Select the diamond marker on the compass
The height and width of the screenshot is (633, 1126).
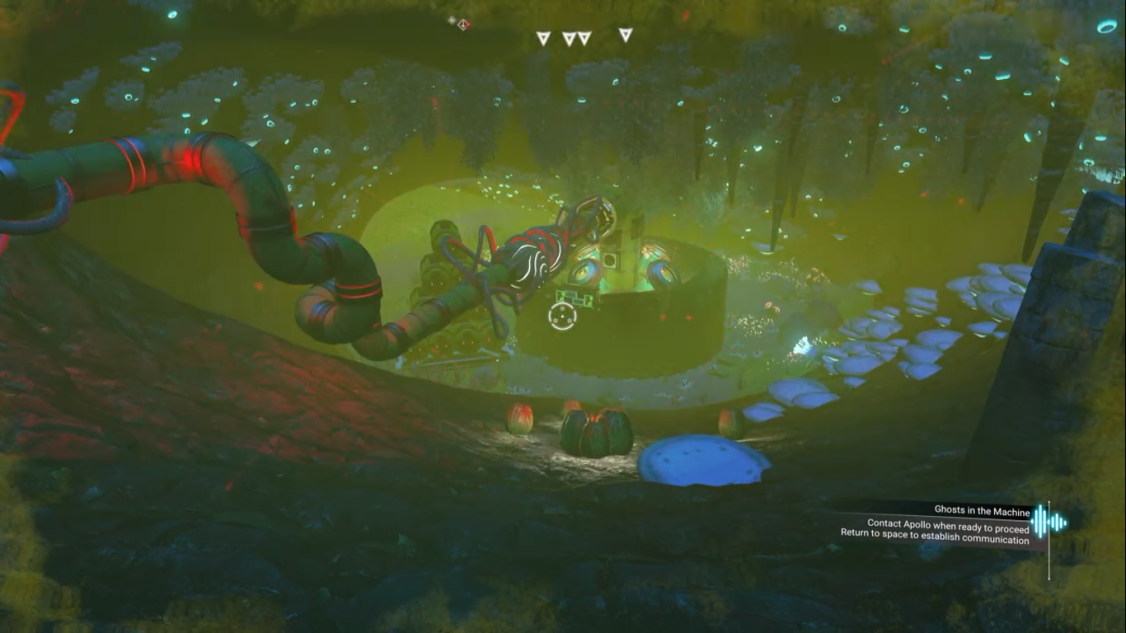click(x=462, y=24)
